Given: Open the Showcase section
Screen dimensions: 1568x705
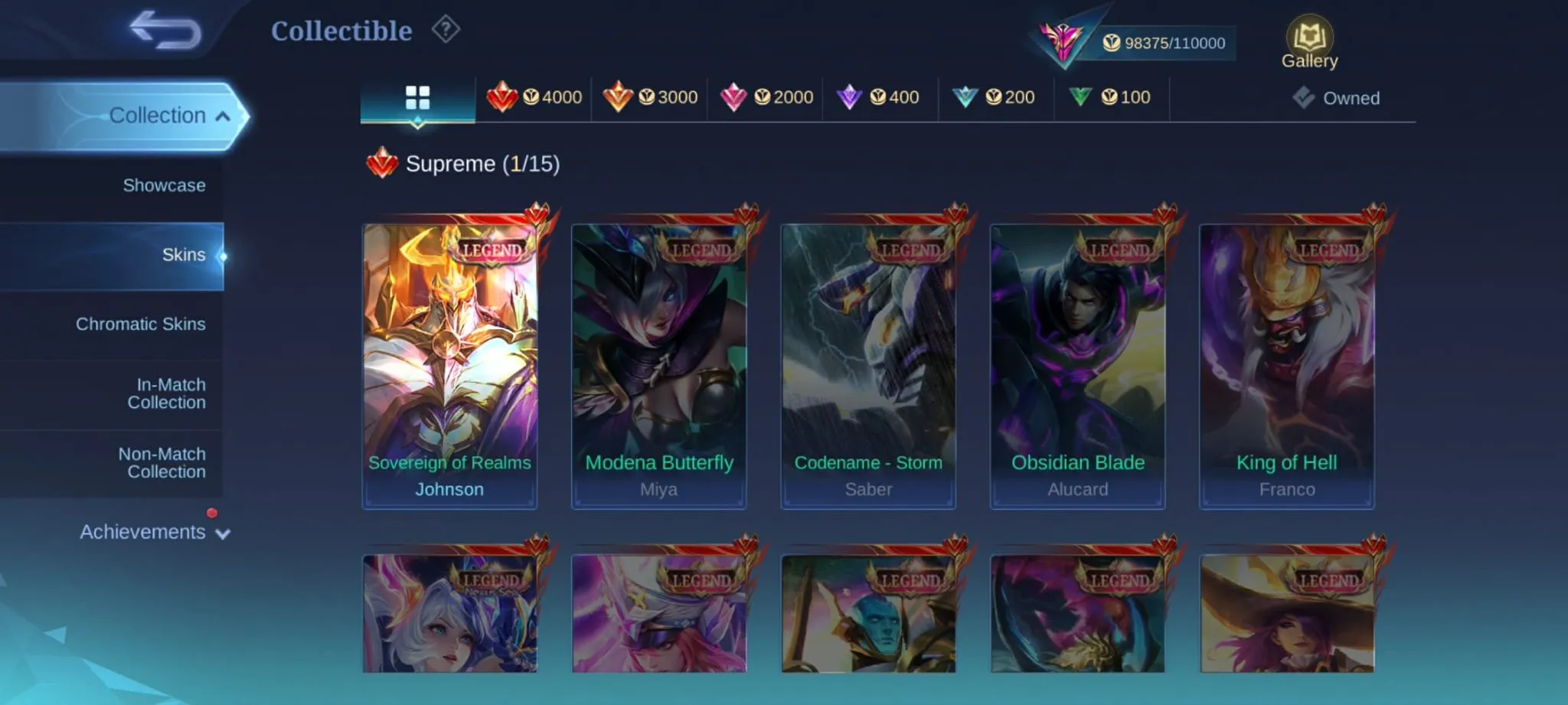Looking at the screenshot, I should click(x=164, y=184).
